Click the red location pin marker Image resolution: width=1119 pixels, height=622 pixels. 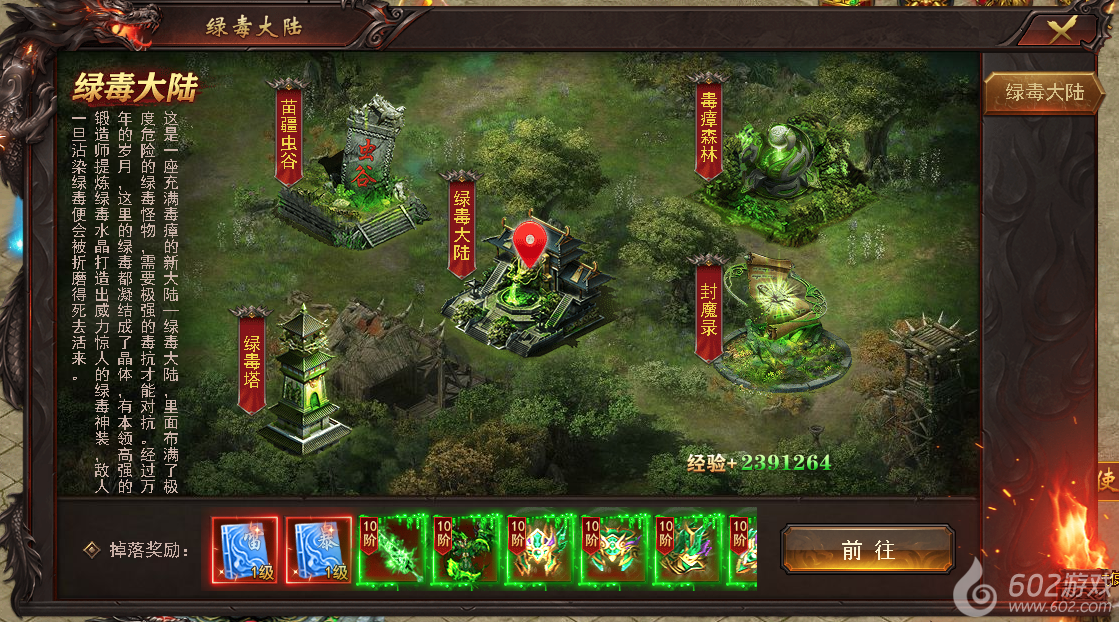(529, 242)
